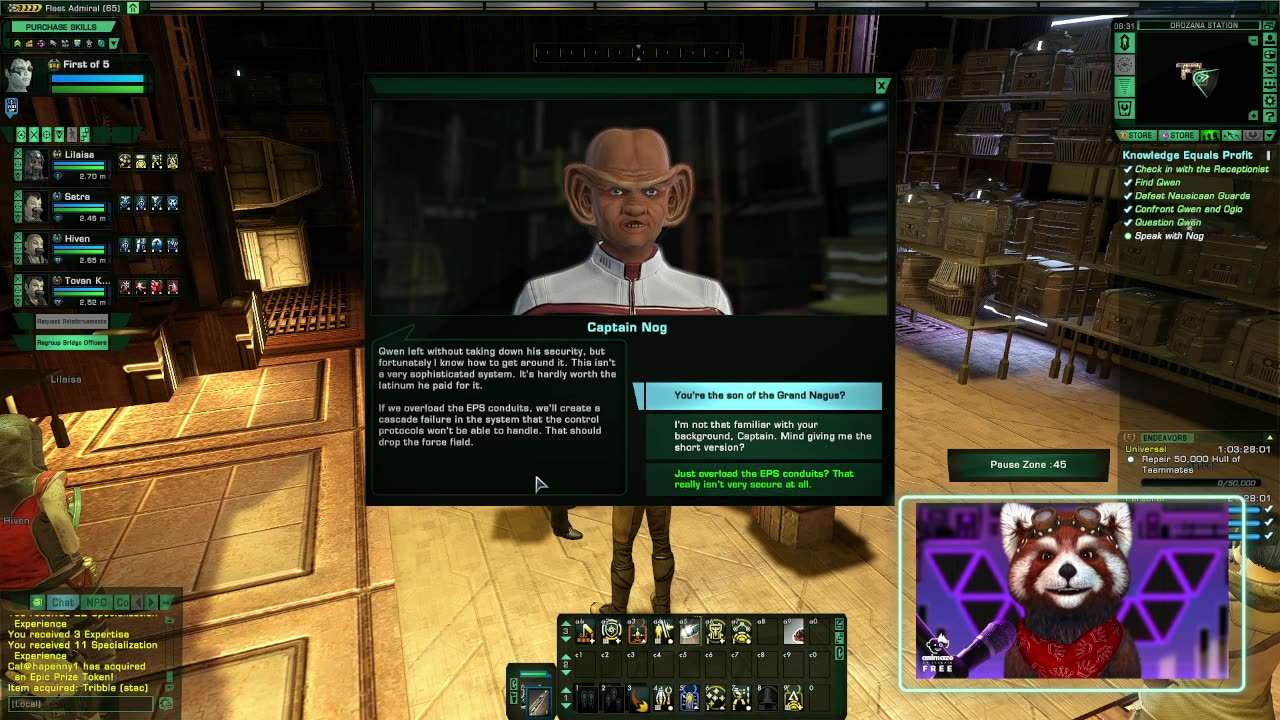Switch to the NPC chat tab
This screenshot has height=720, width=1280.
pyautogui.click(x=96, y=602)
